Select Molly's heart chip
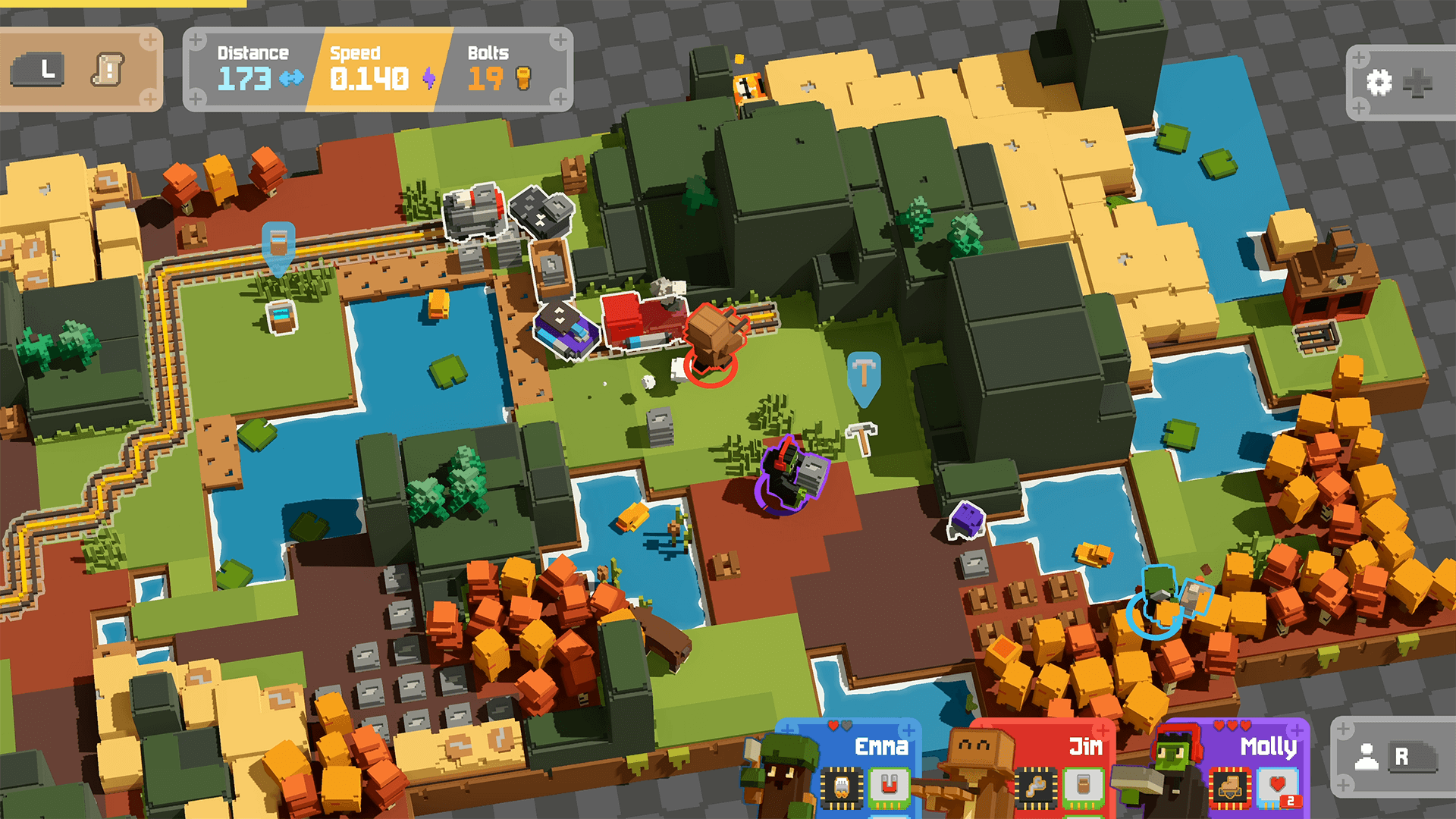 pos(1278,787)
